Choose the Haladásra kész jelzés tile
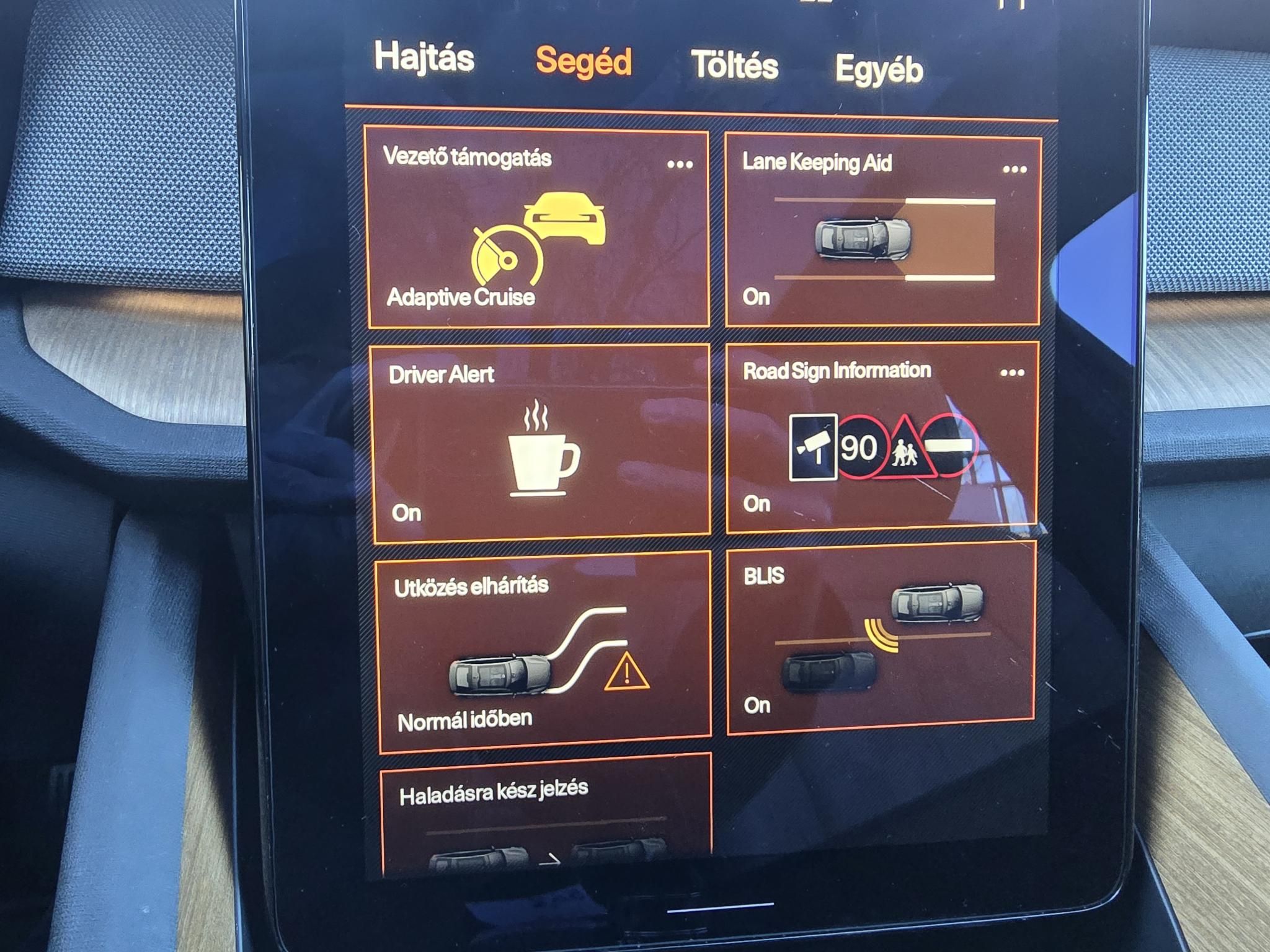The width and height of the screenshot is (1270, 952). [x=546, y=818]
